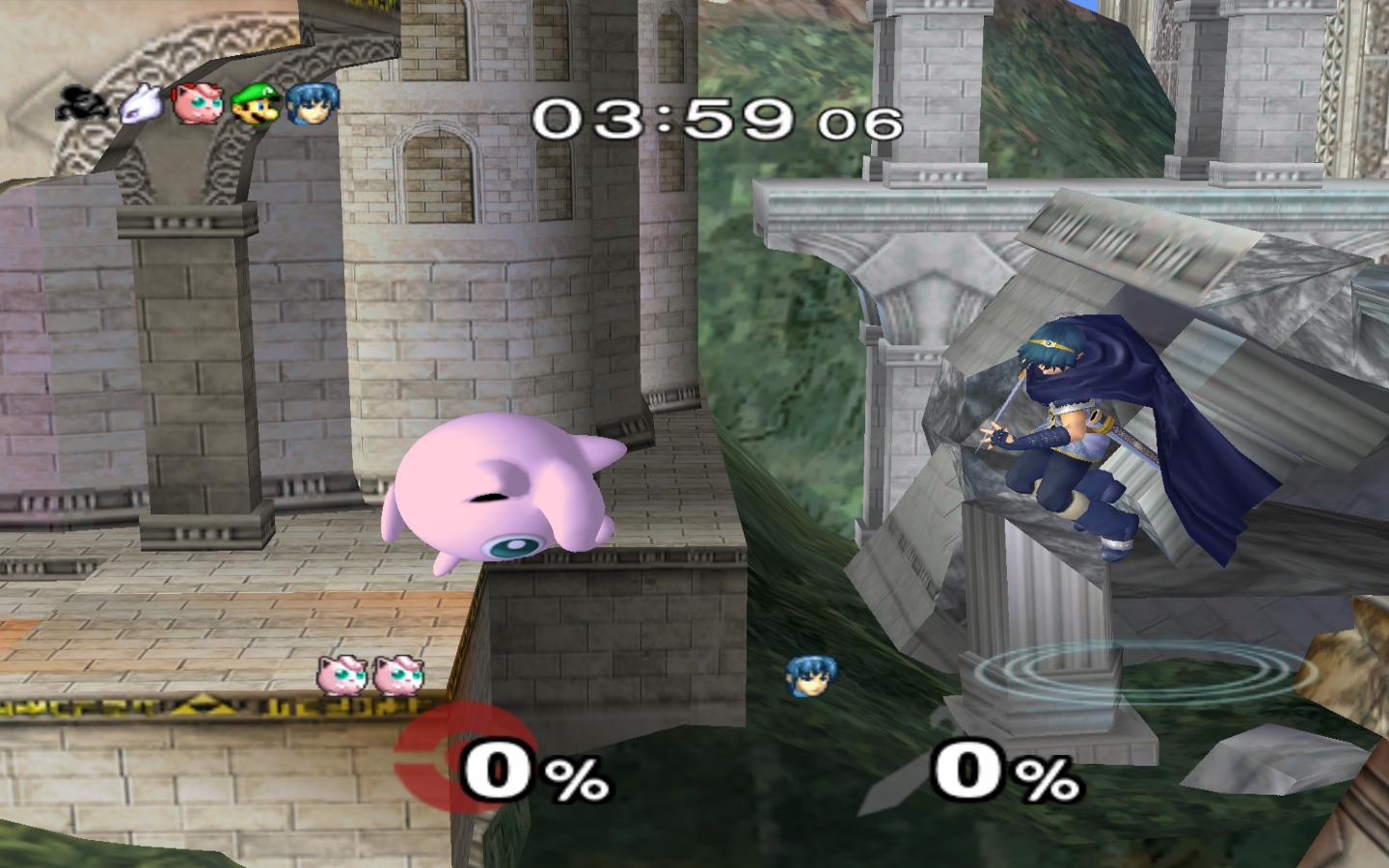Choose the Jigglypuff icon in the top lineup
This screenshot has height=868, width=1389.
coord(198,102)
